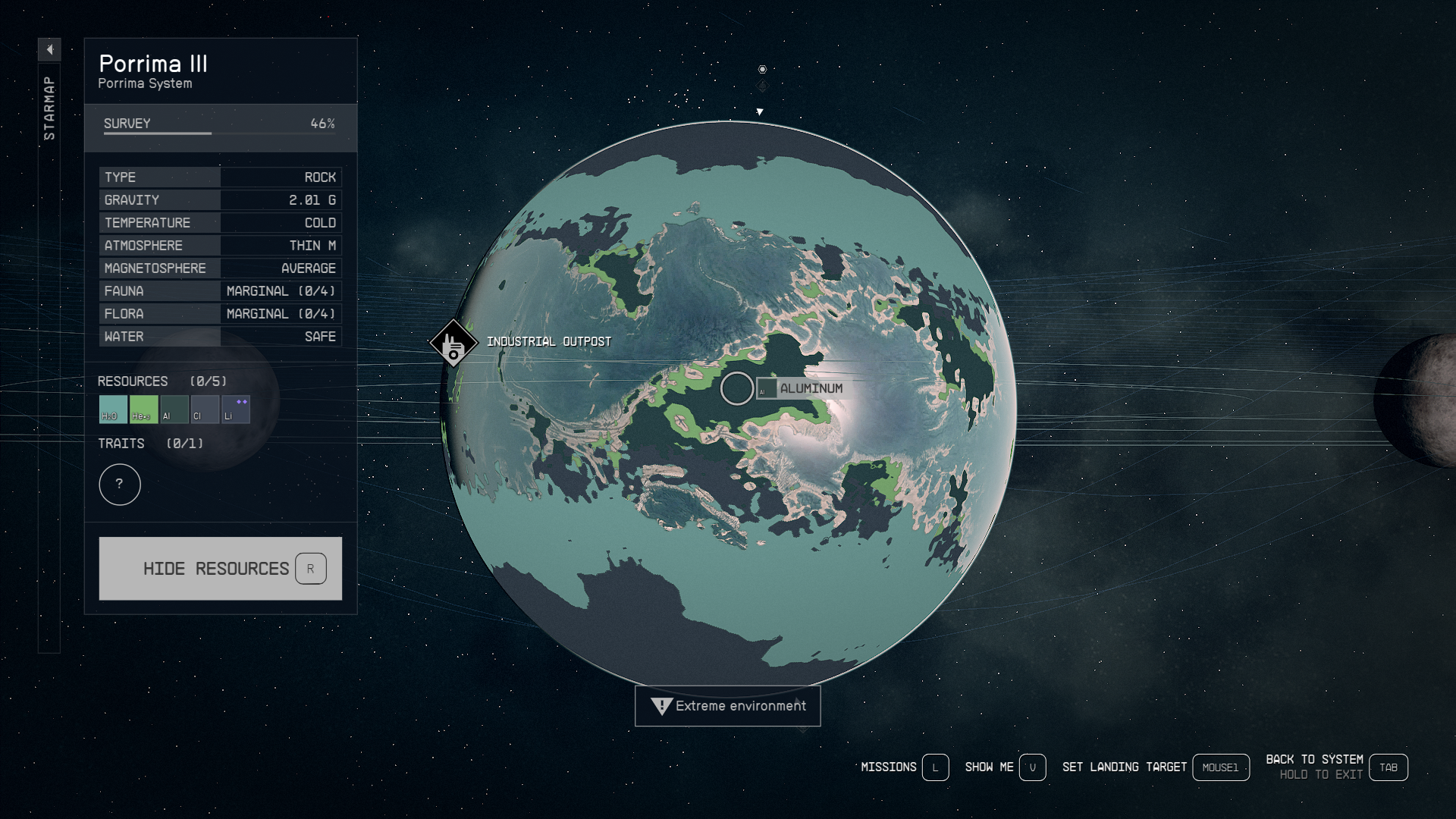Pick the Cl chlorine resource tile
This screenshot has height=819, width=1456.
point(205,409)
